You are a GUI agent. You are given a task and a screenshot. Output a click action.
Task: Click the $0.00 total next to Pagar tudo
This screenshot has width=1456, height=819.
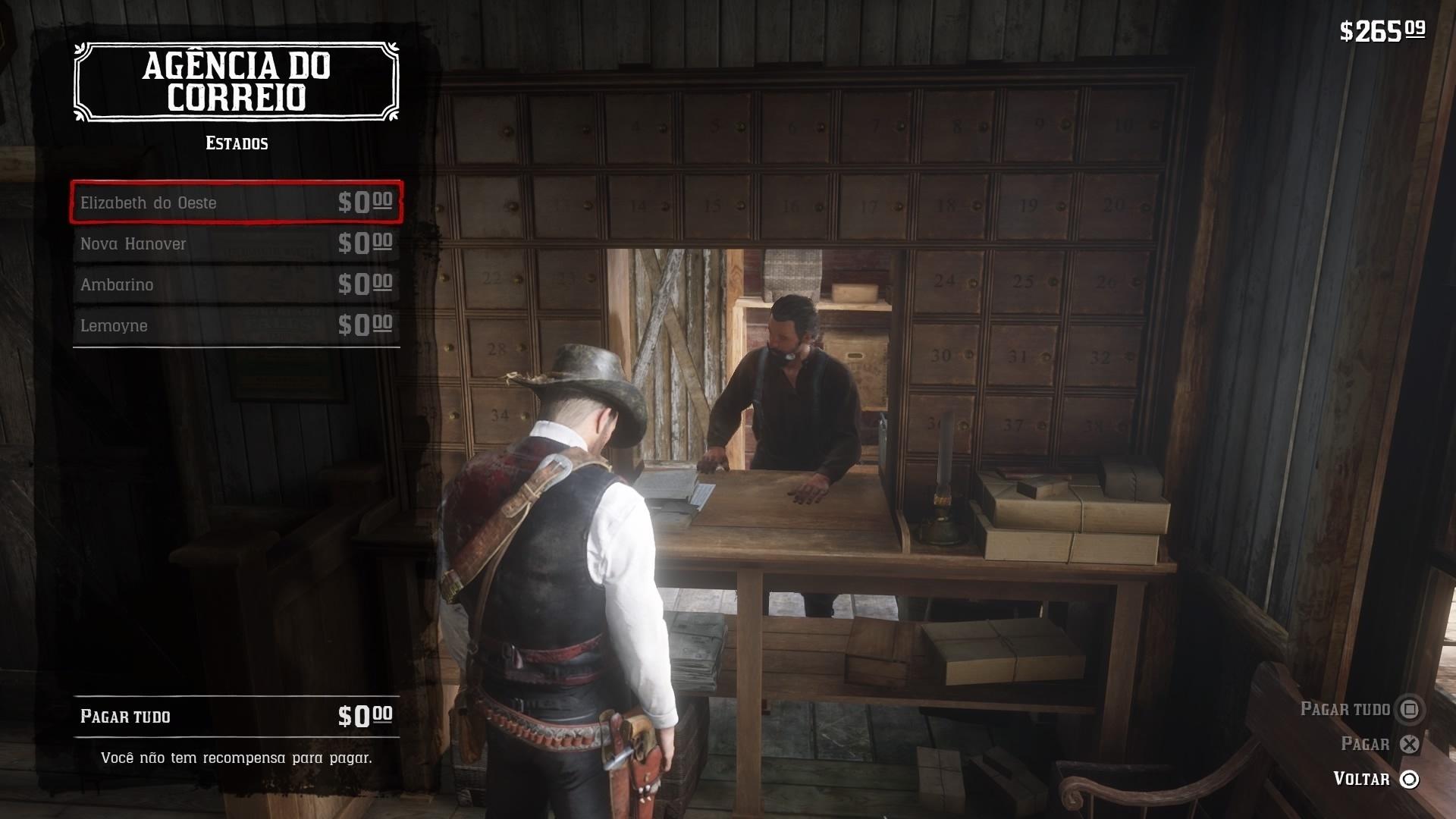[365, 714]
